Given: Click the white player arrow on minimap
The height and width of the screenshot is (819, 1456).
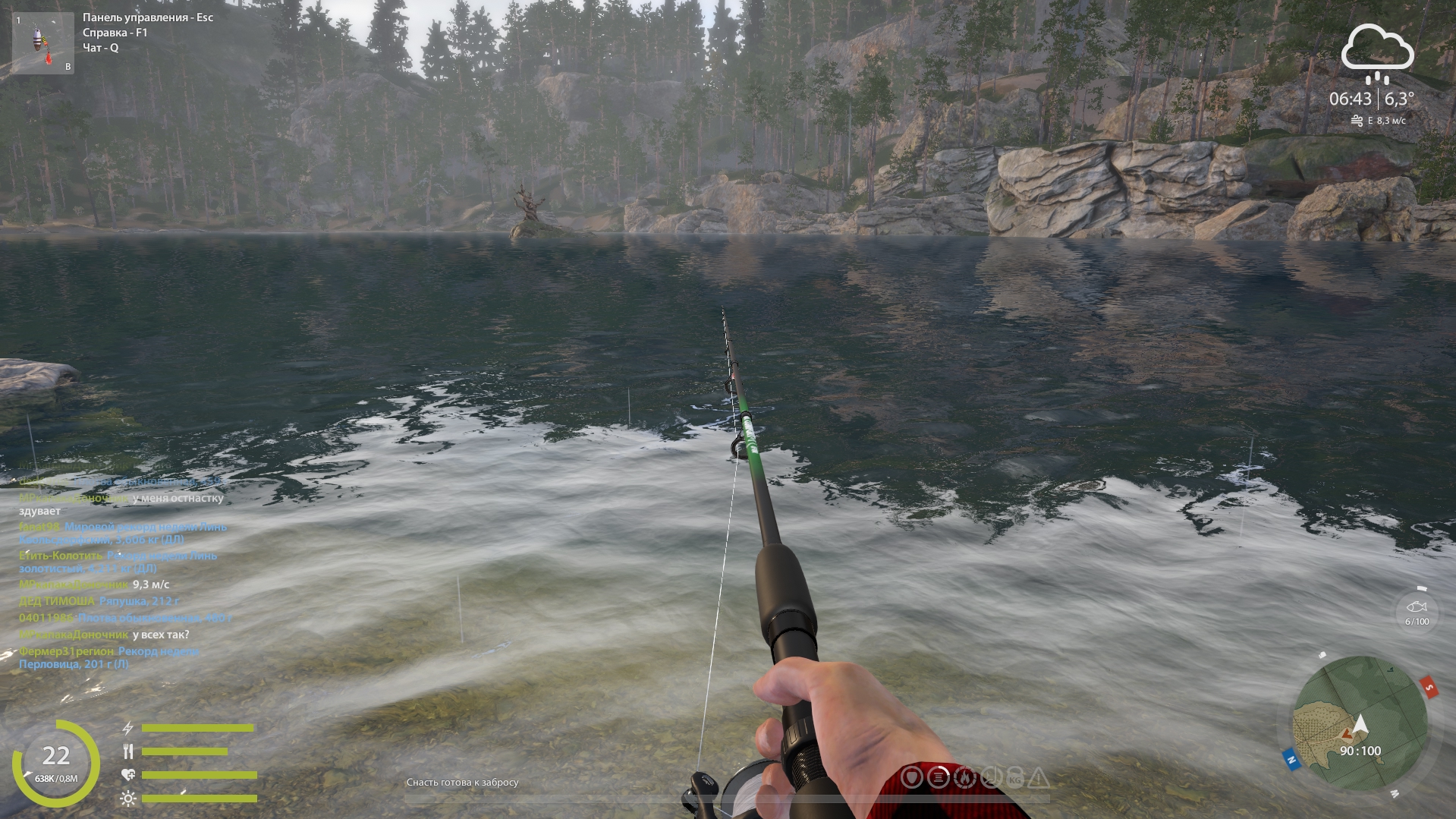Looking at the screenshot, I should [x=1360, y=725].
